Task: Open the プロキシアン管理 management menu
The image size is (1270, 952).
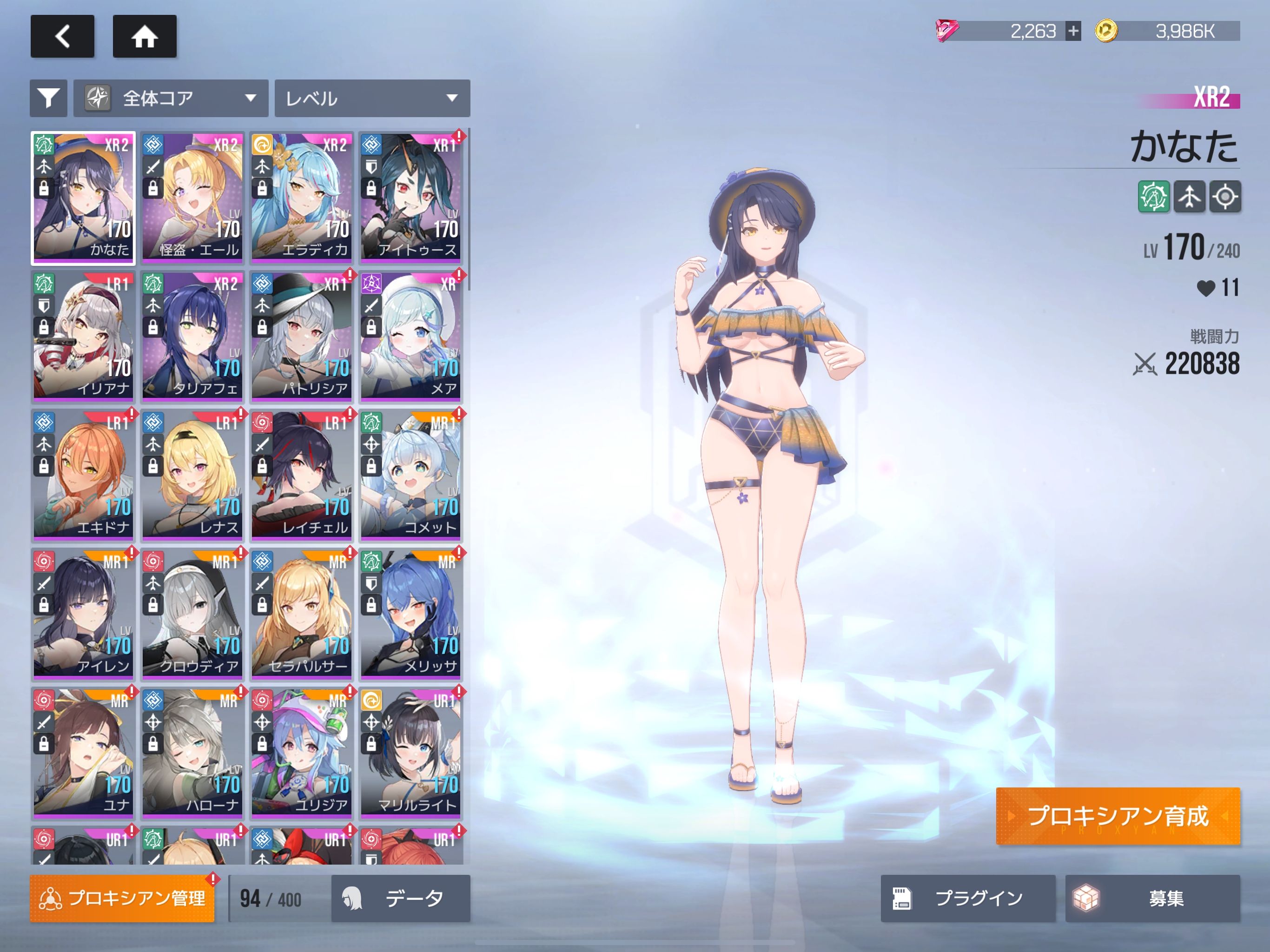Action: pos(122,898)
